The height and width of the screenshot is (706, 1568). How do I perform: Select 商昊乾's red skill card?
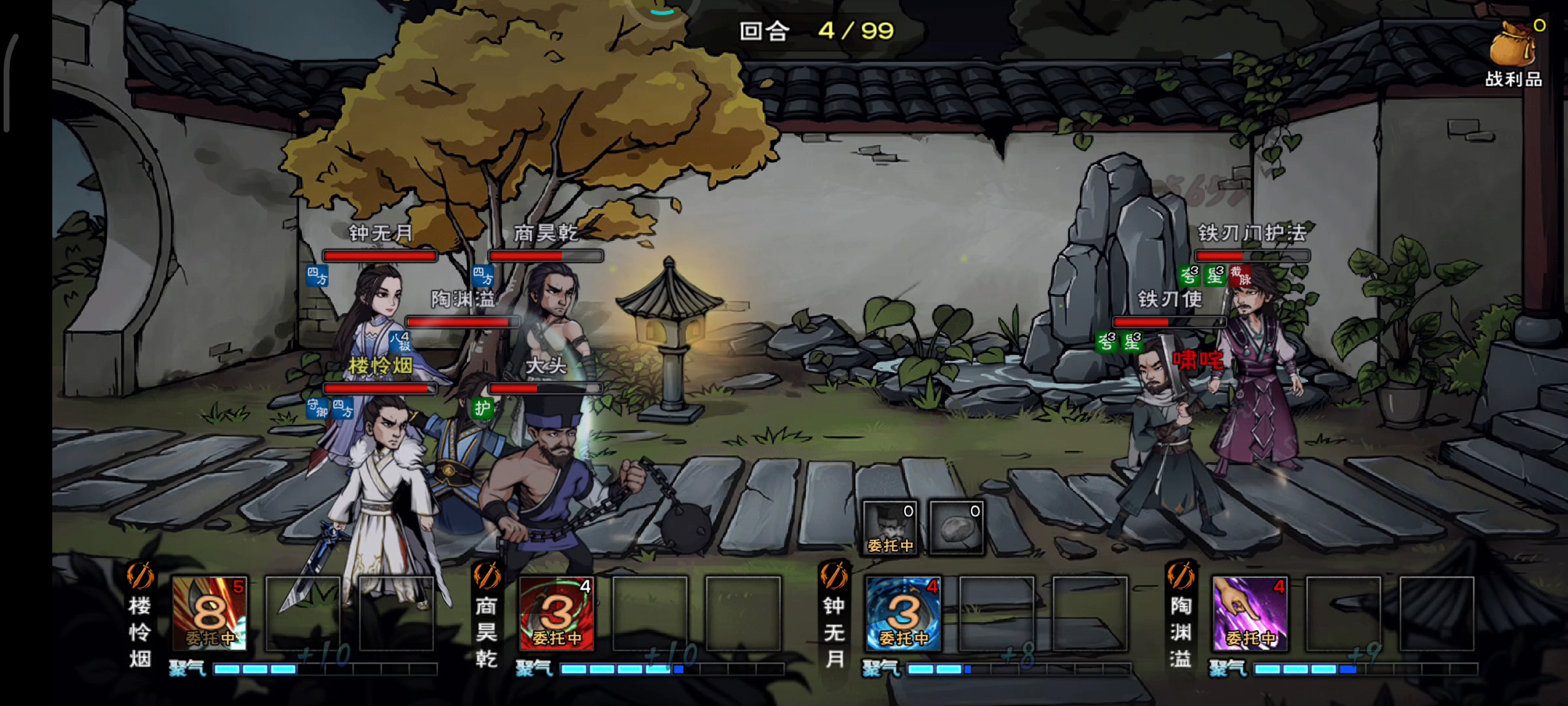pyautogui.click(x=557, y=613)
